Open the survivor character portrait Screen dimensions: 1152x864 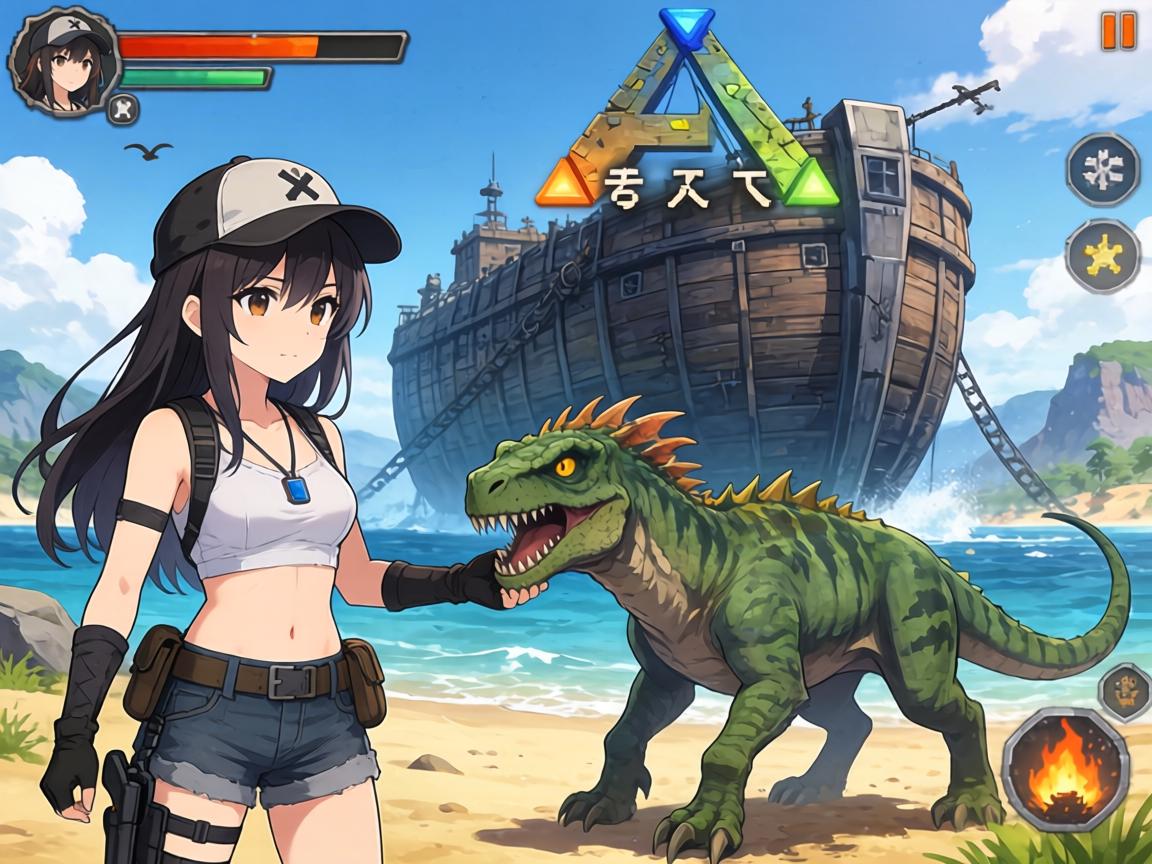[58, 63]
